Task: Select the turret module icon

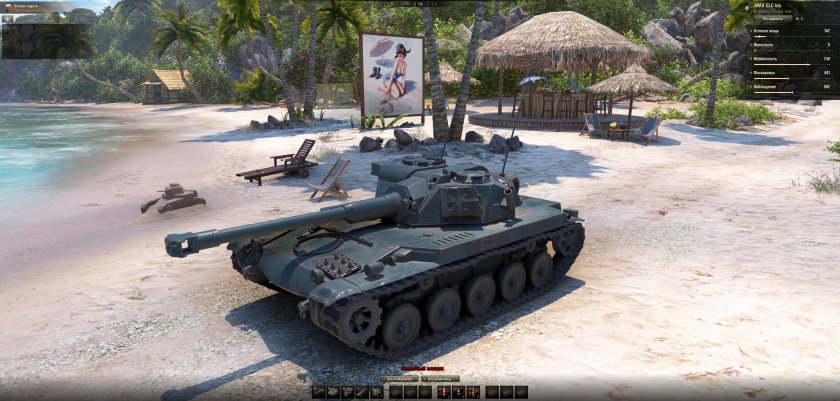Action: coord(333,391)
